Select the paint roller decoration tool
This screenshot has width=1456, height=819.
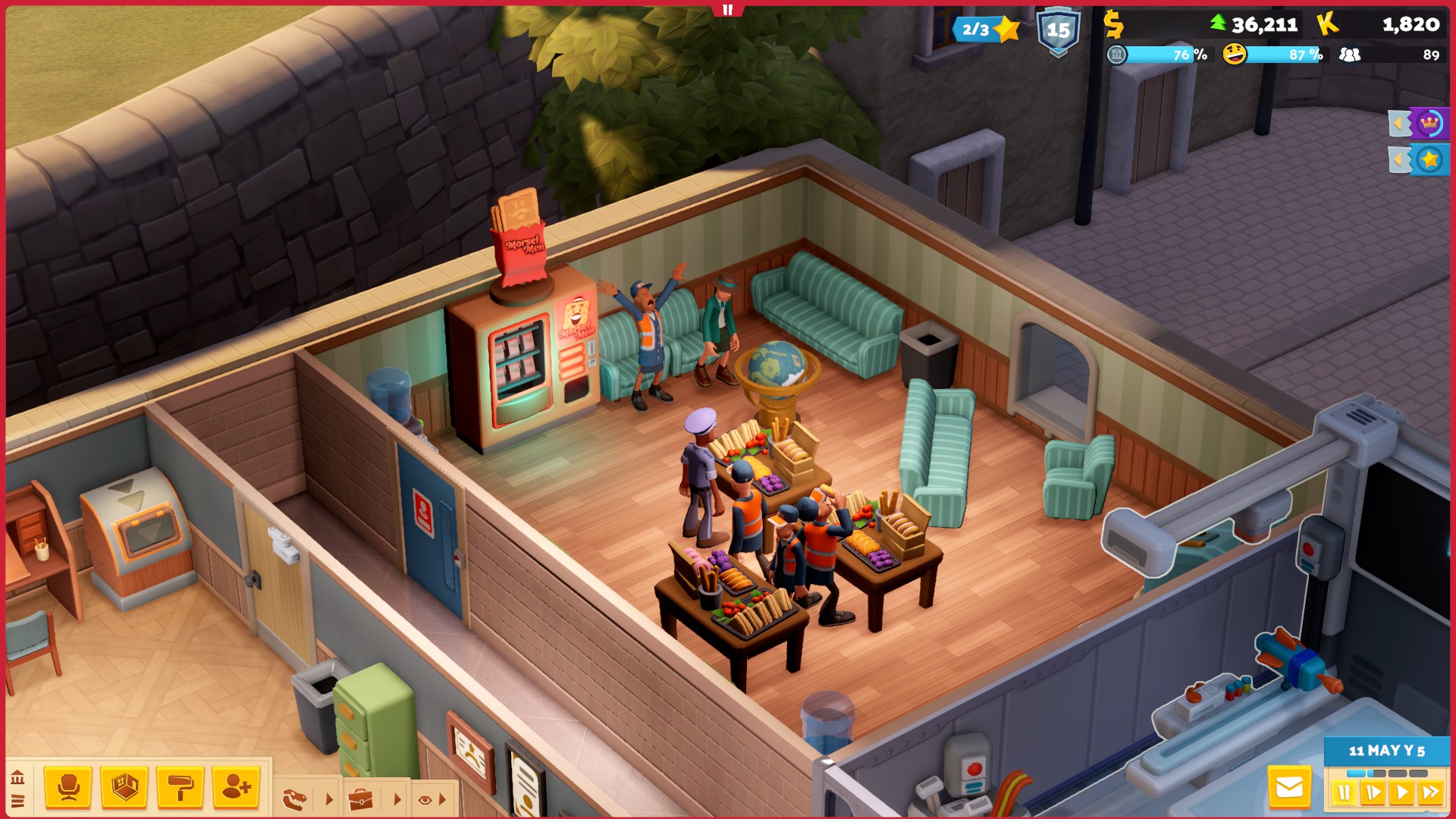(x=180, y=788)
